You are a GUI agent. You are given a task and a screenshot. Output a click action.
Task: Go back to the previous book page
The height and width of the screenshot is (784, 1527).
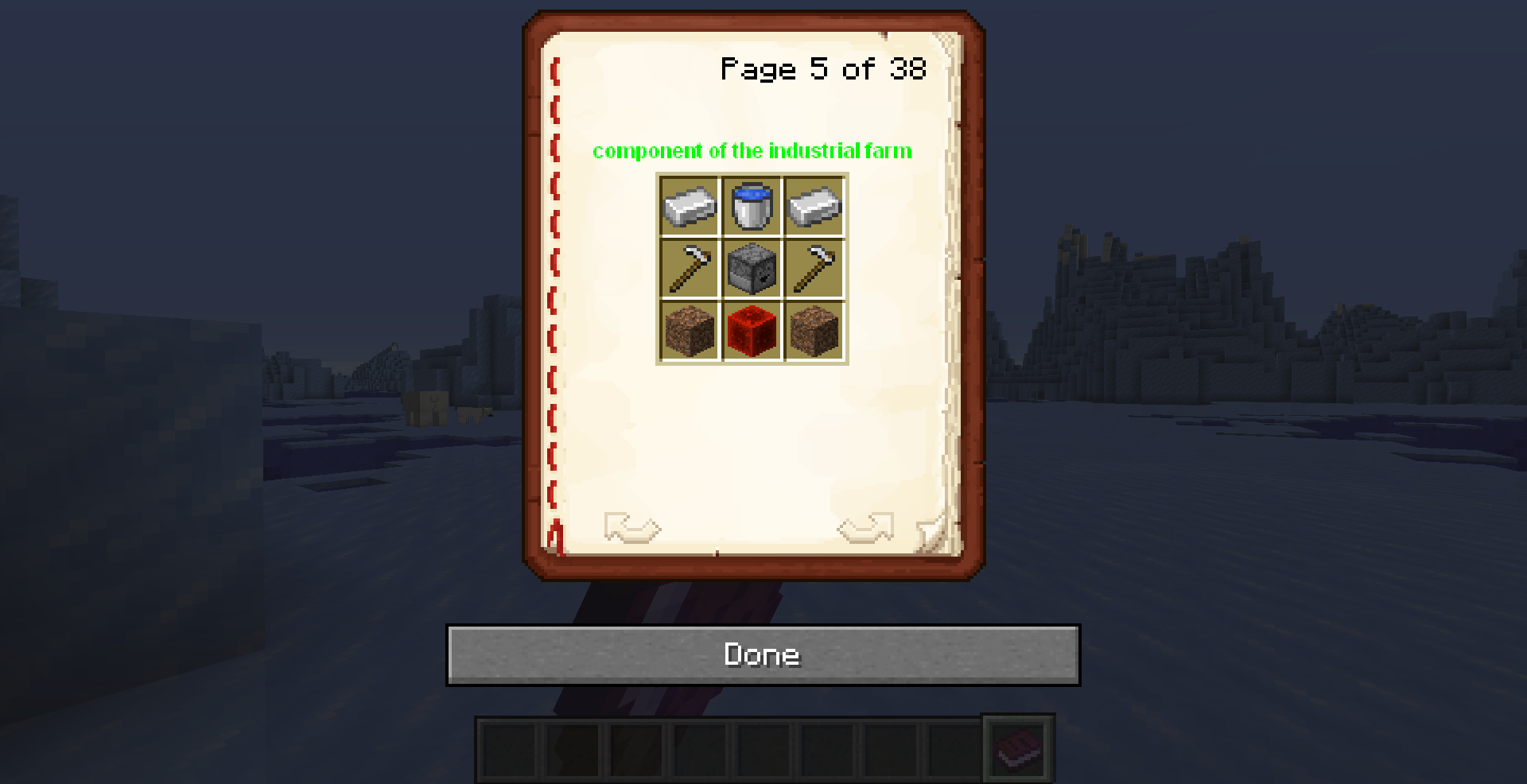point(632,527)
